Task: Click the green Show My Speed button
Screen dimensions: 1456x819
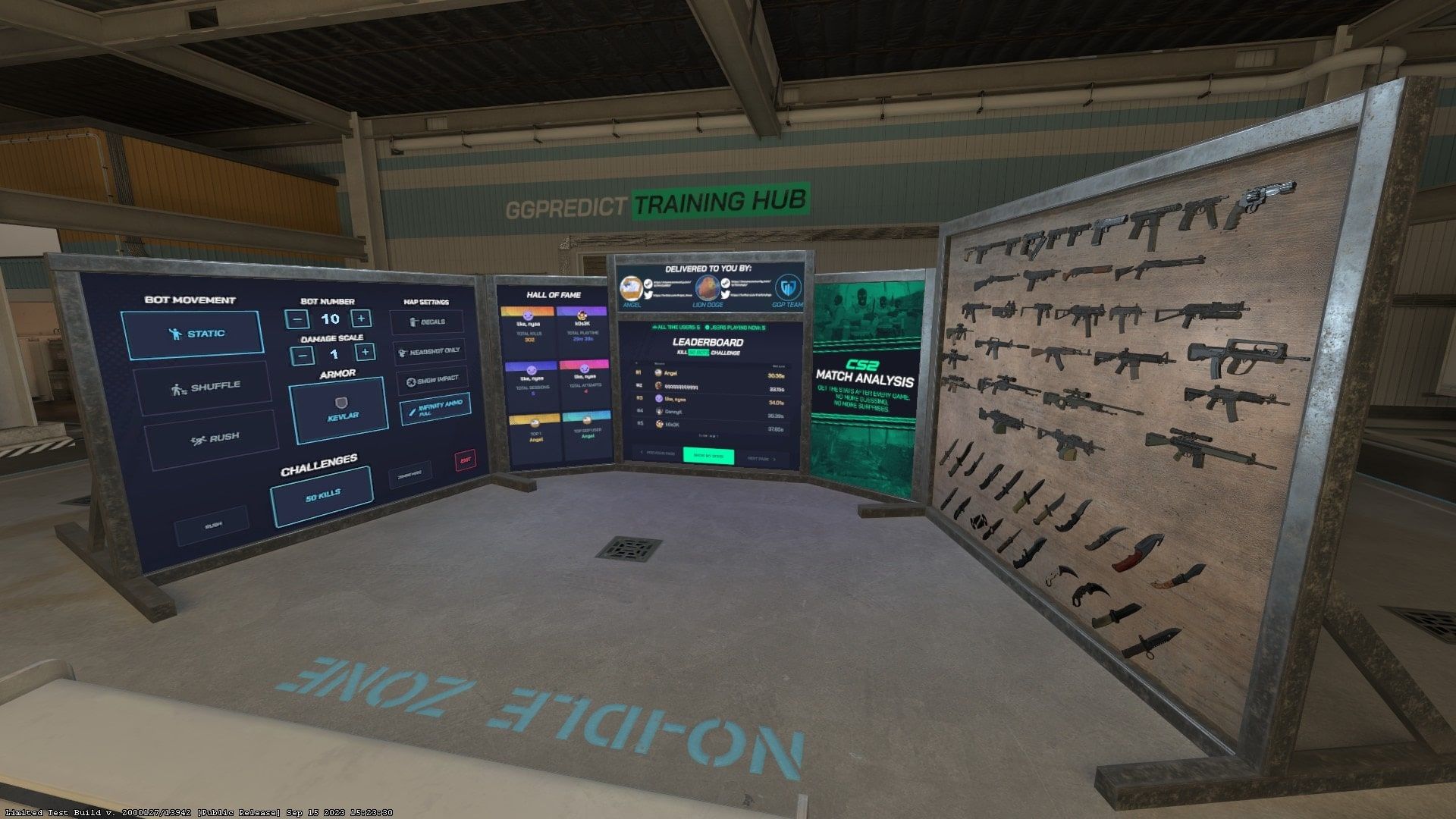Action: tap(709, 456)
